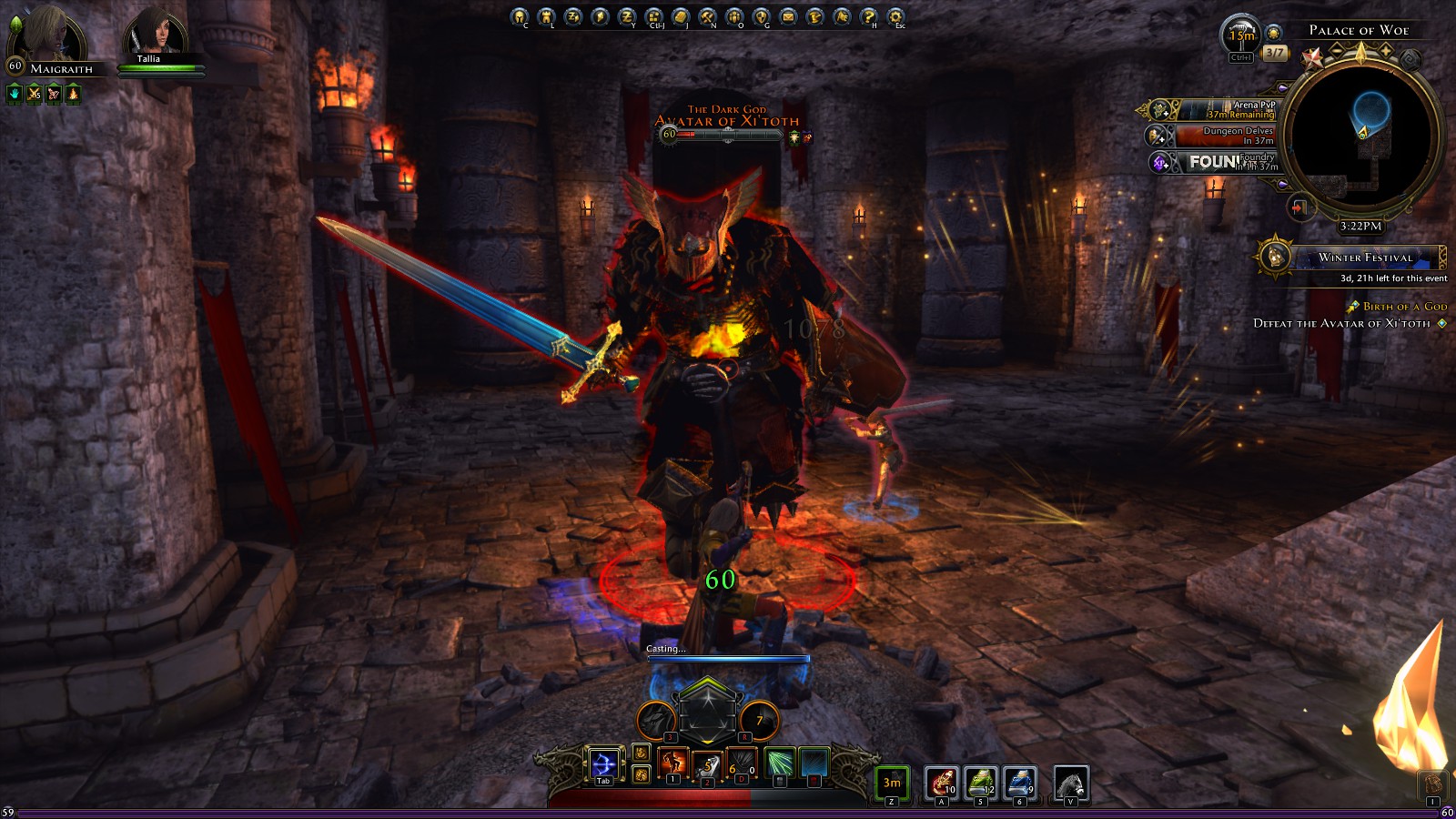Screen dimensions: 1456x819
Task: Open the crafting hammers icon
Action: pyautogui.click(x=707, y=15)
